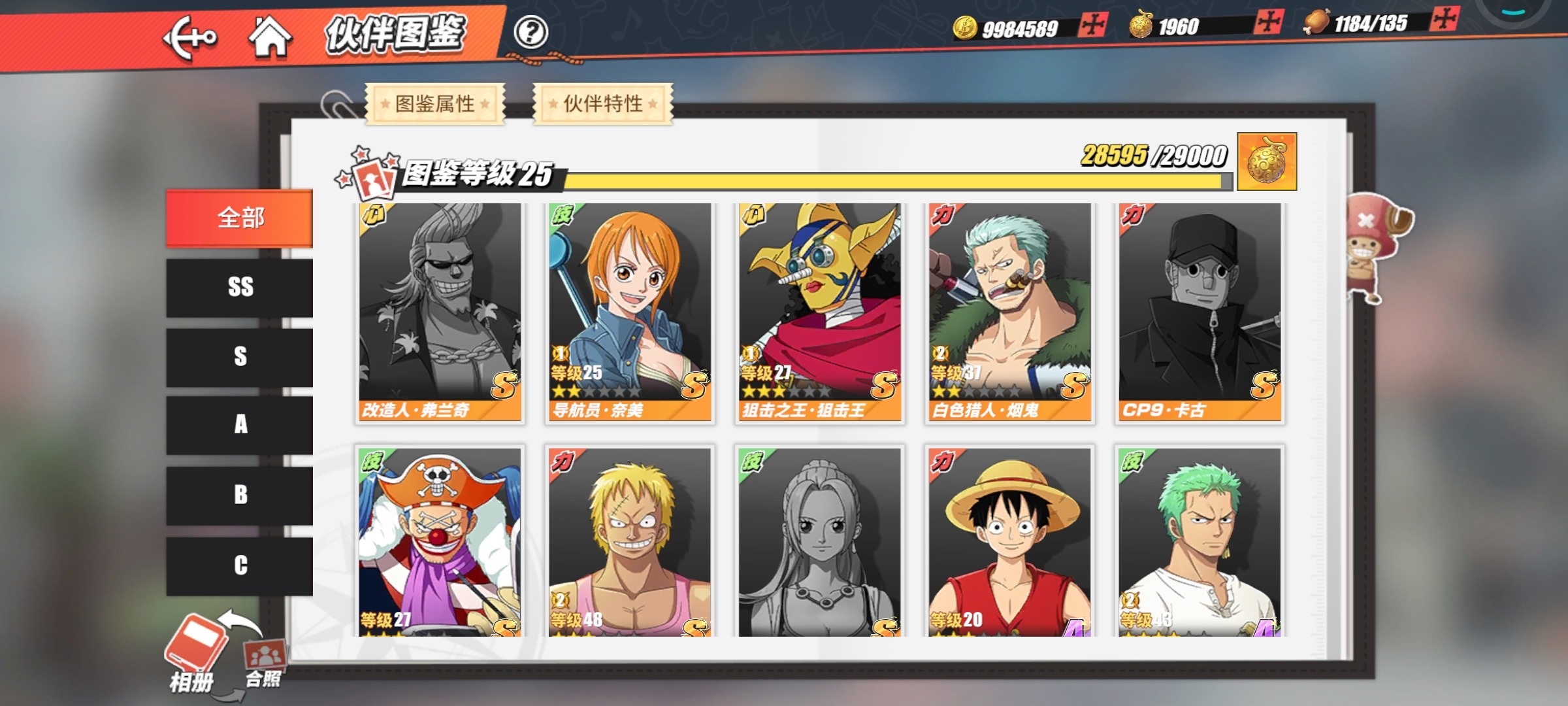Open the 合照 group photo
The height and width of the screenshot is (706, 1568).
pyautogui.click(x=264, y=662)
